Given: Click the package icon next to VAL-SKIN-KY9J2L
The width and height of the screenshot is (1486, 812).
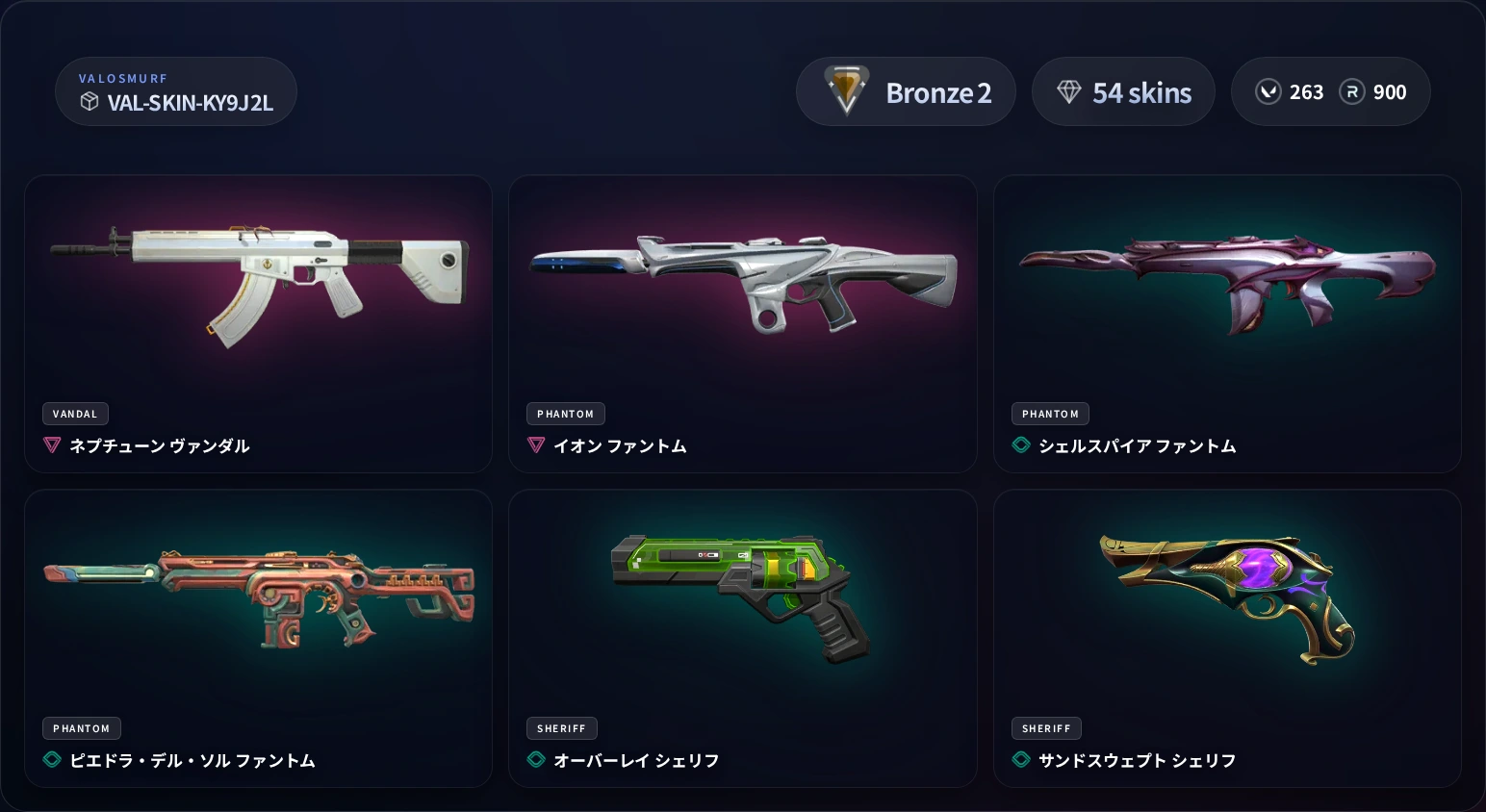Looking at the screenshot, I should click(89, 103).
